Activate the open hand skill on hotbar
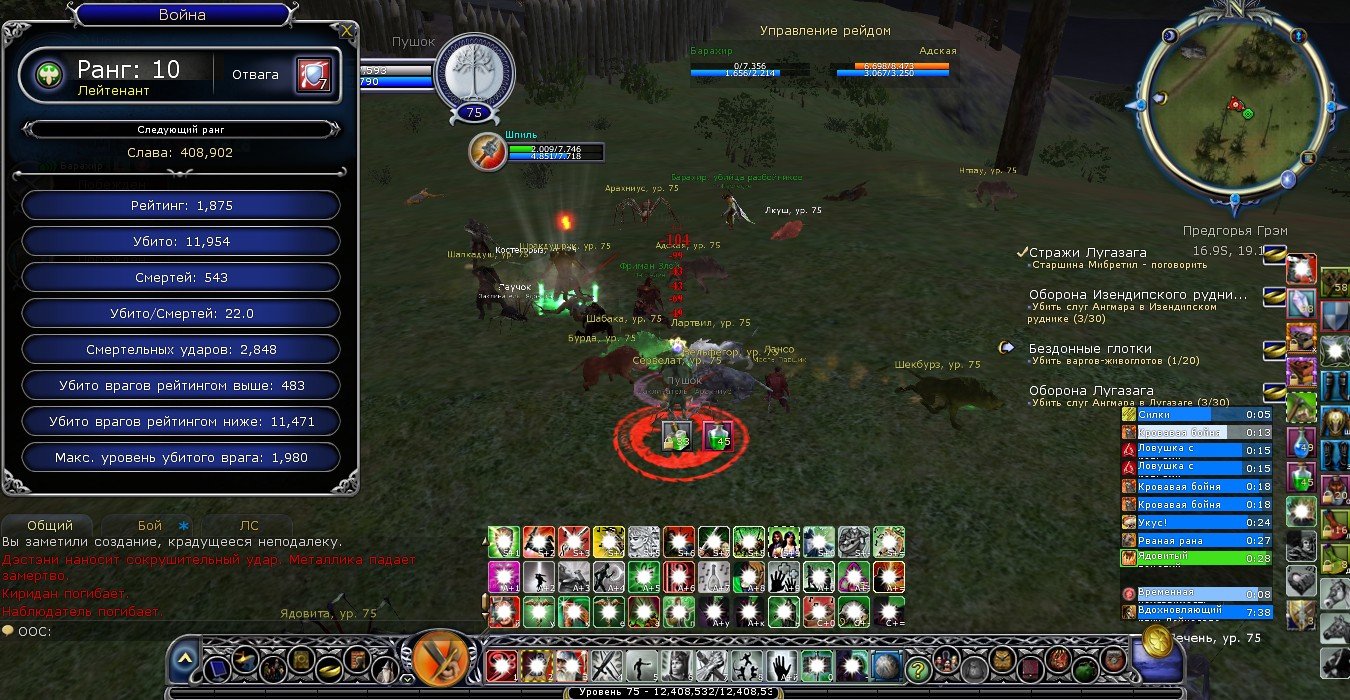This screenshot has width=1350, height=700. coord(781,665)
